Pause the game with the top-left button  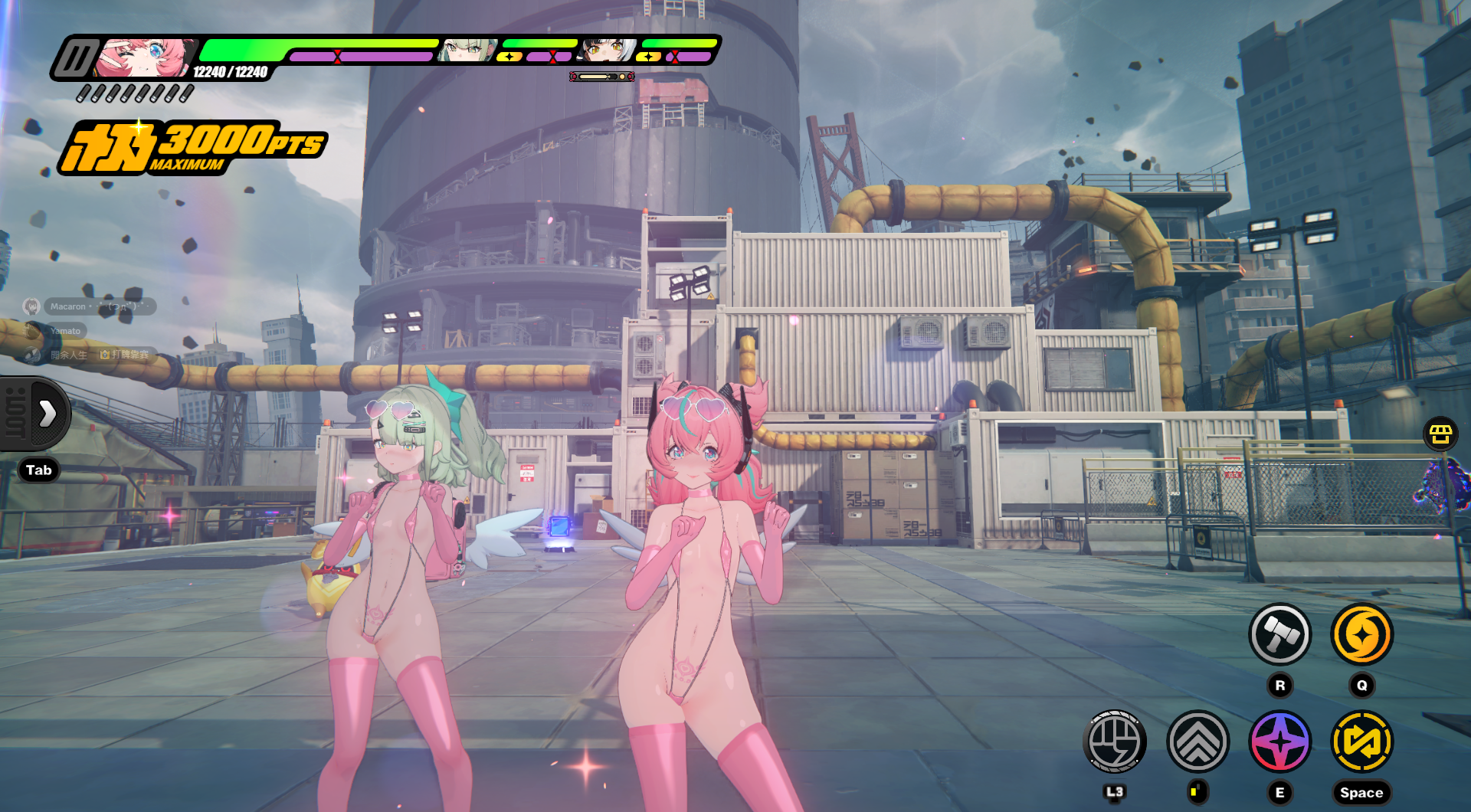77,58
